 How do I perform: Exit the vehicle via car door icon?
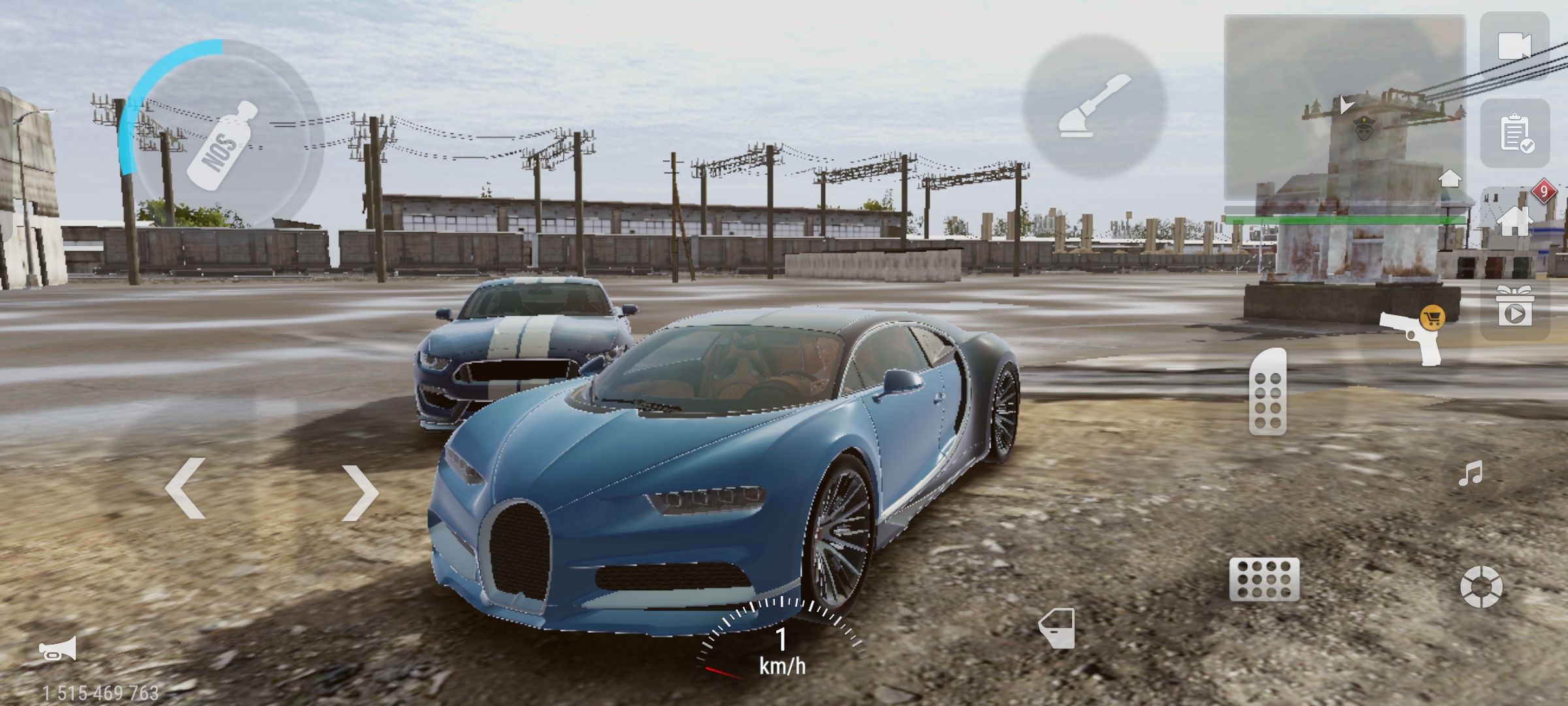pyautogui.click(x=1057, y=628)
